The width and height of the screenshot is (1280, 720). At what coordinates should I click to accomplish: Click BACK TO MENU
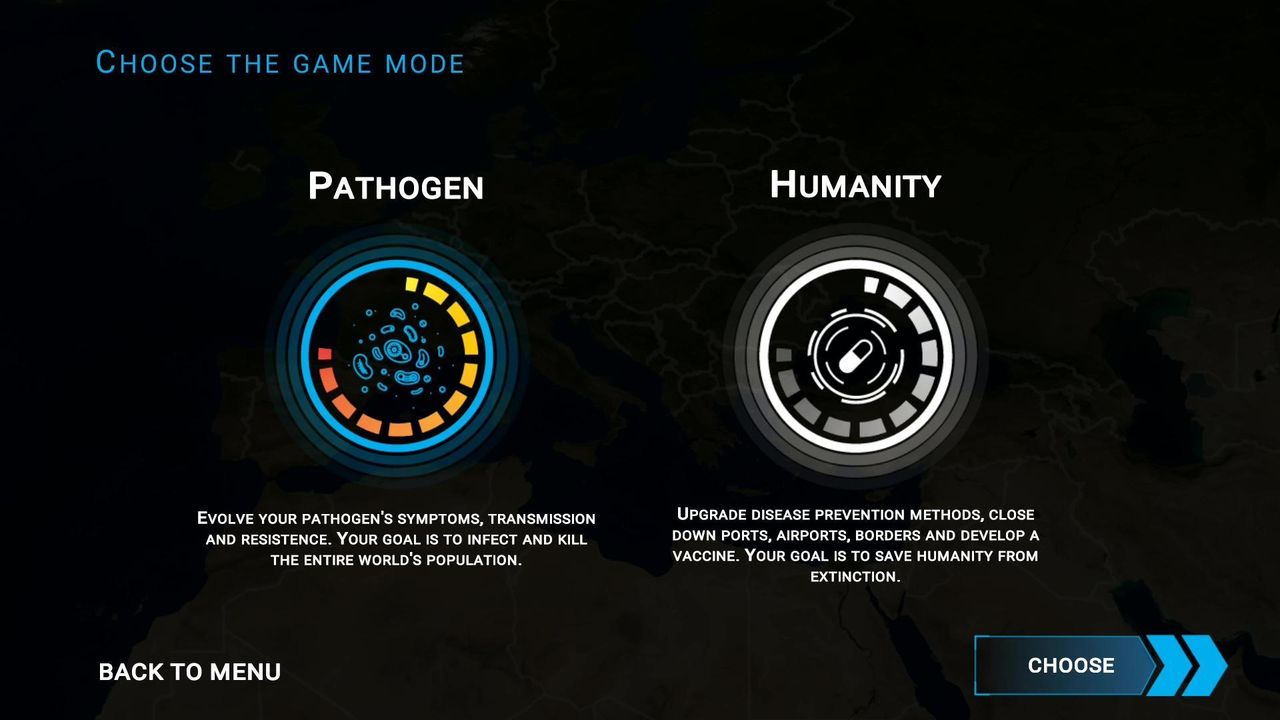[x=188, y=671]
